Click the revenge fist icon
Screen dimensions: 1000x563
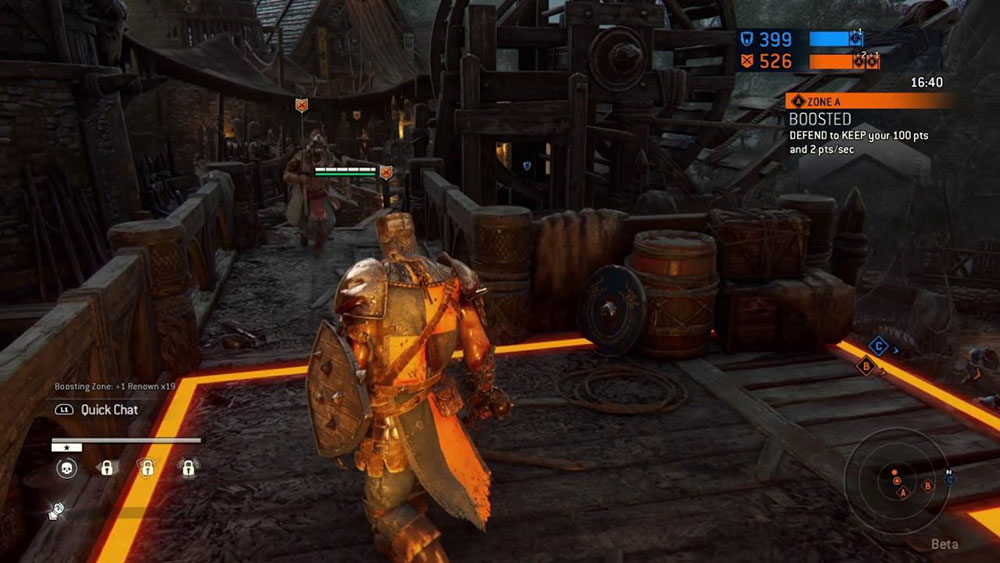point(57,511)
